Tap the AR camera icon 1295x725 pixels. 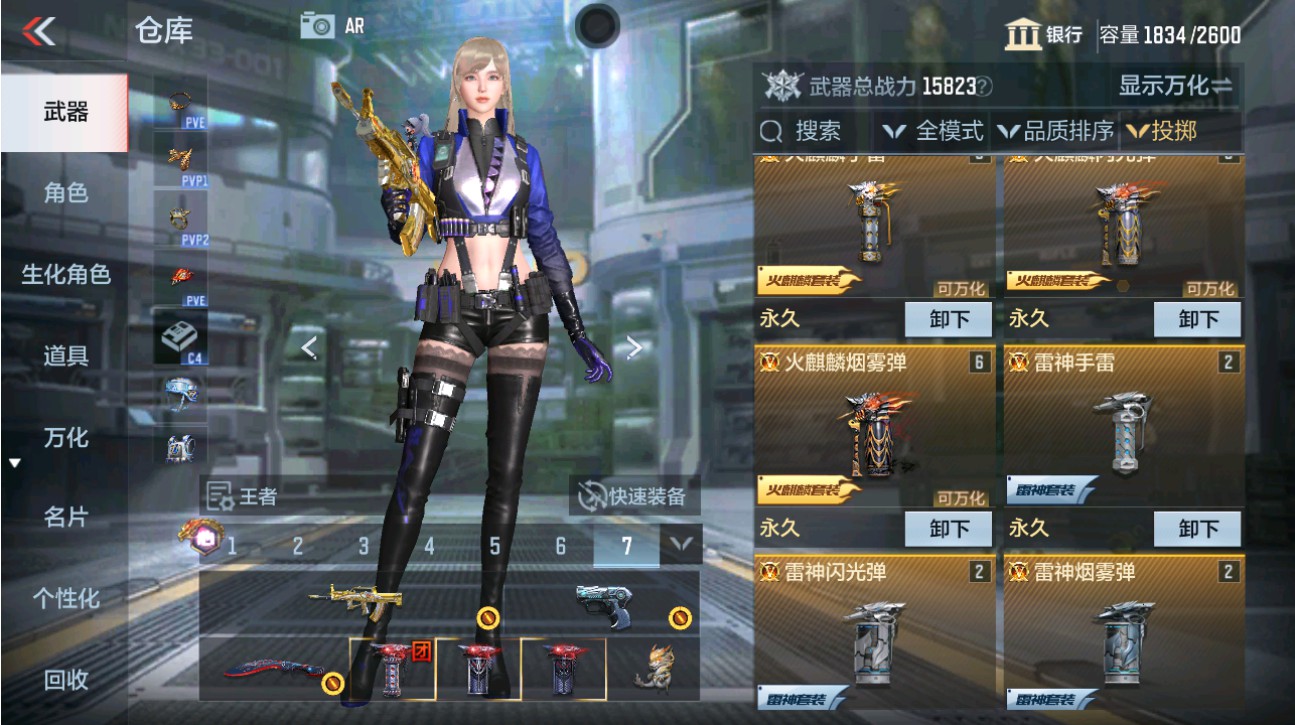click(x=318, y=25)
